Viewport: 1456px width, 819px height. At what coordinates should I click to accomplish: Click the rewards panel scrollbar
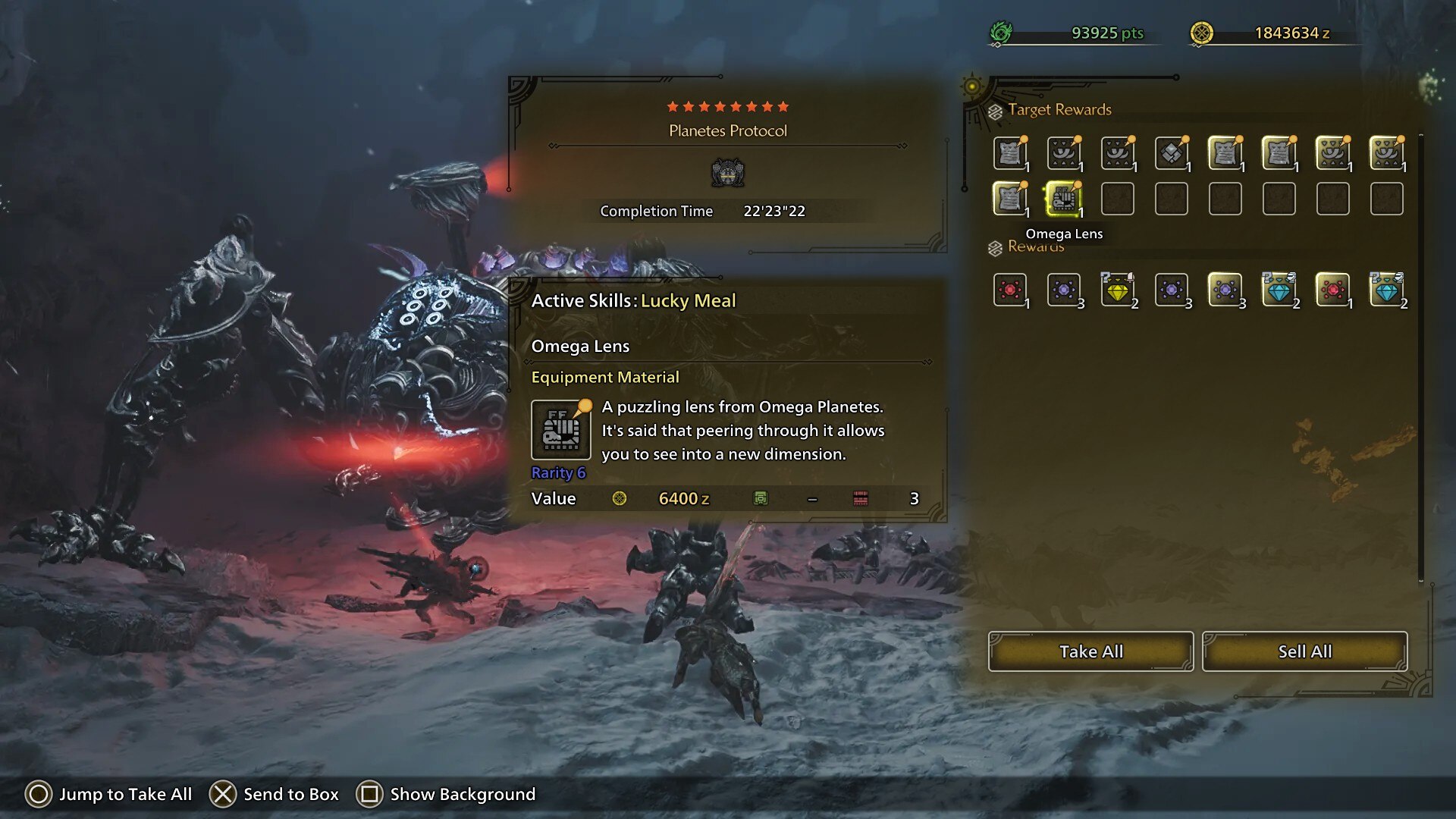click(x=1421, y=356)
